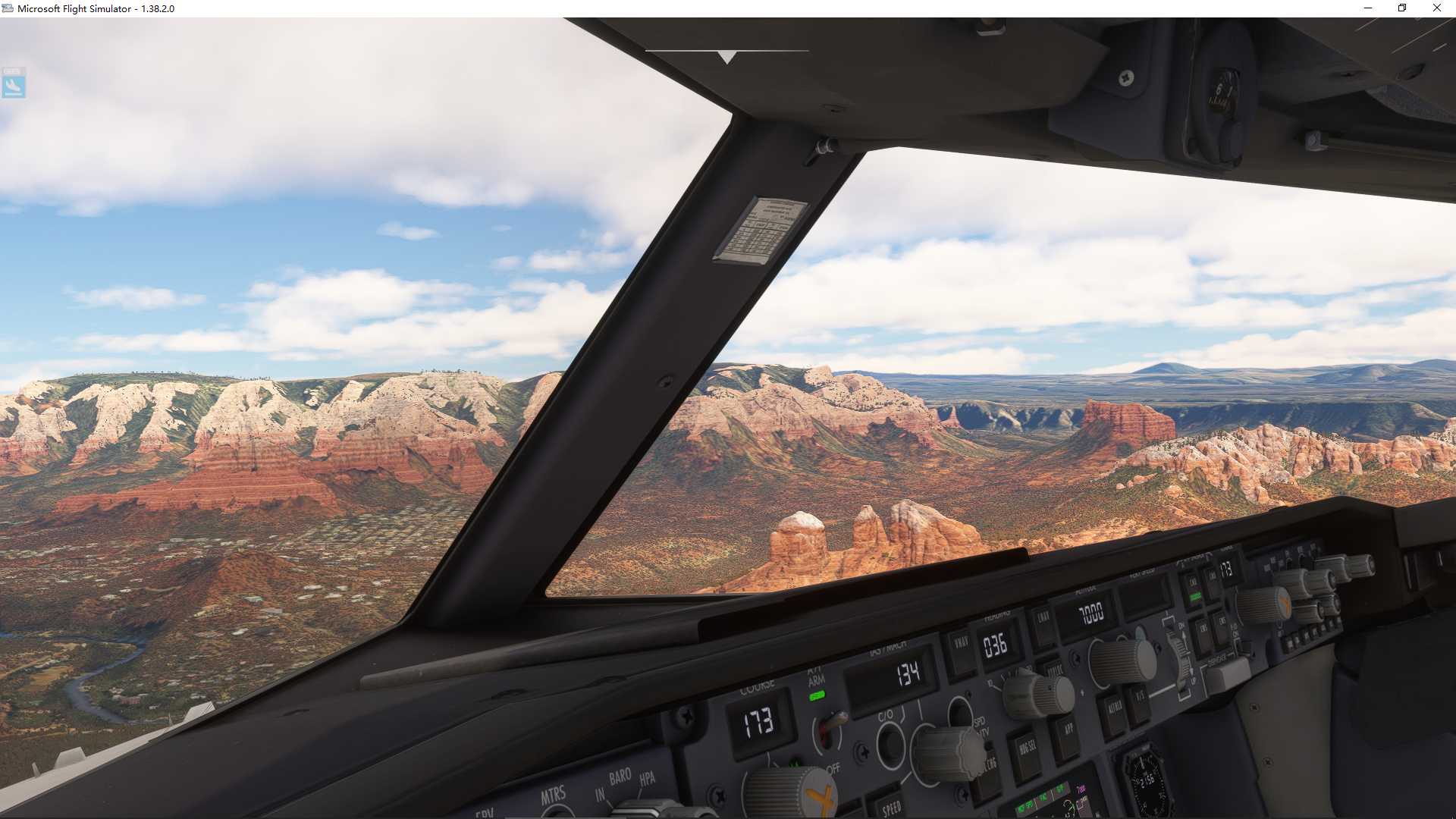
Task: Open the in-game toolbar airplane icon
Action: [15, 84]
